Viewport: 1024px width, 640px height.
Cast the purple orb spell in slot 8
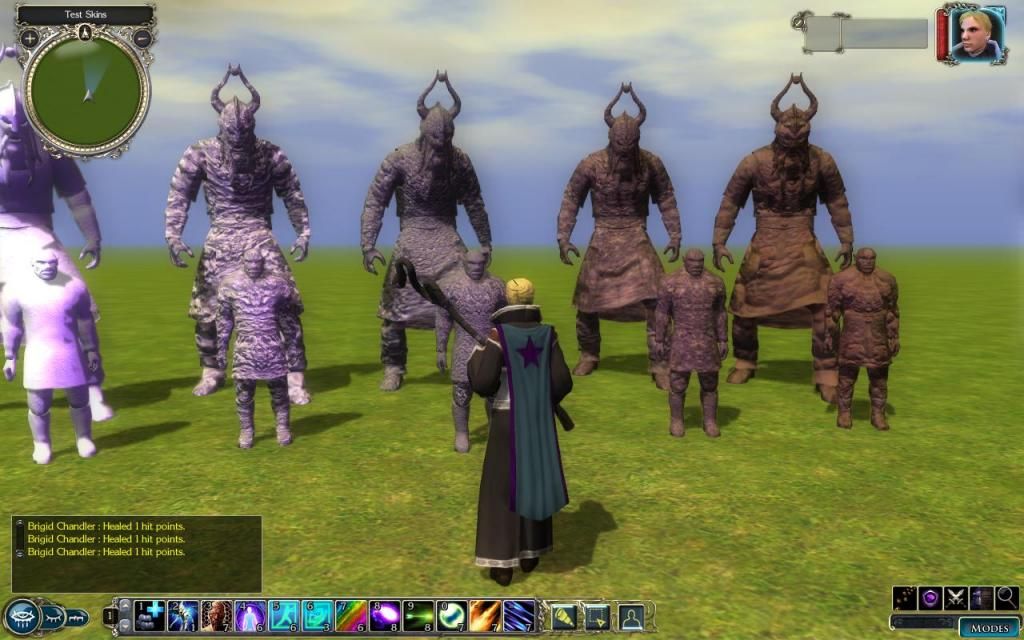pos(385,615)
